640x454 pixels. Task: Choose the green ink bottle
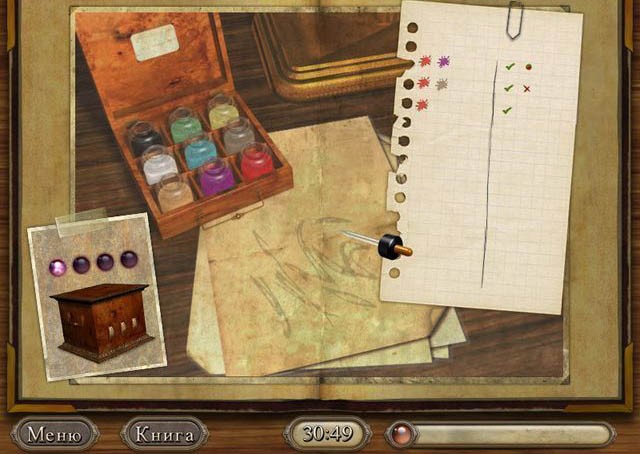187,124
